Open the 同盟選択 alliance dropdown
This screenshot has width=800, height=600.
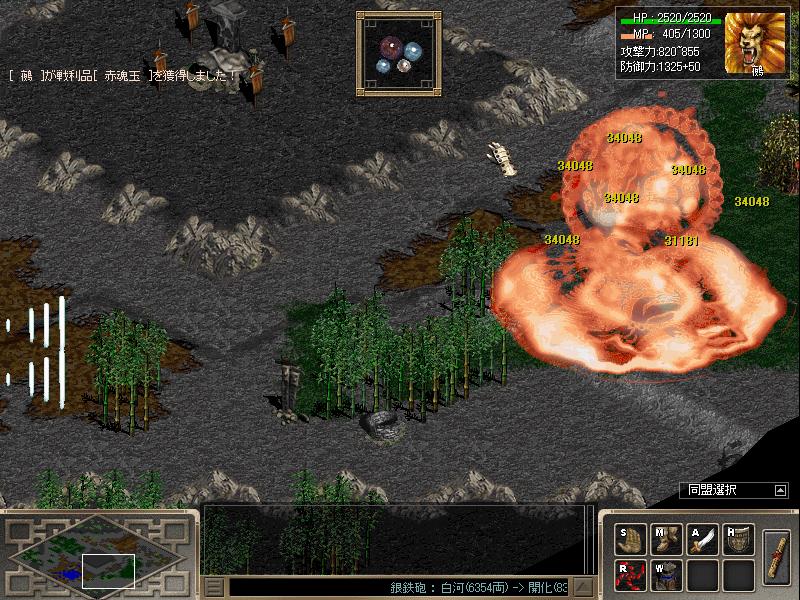tap(780, 490)
